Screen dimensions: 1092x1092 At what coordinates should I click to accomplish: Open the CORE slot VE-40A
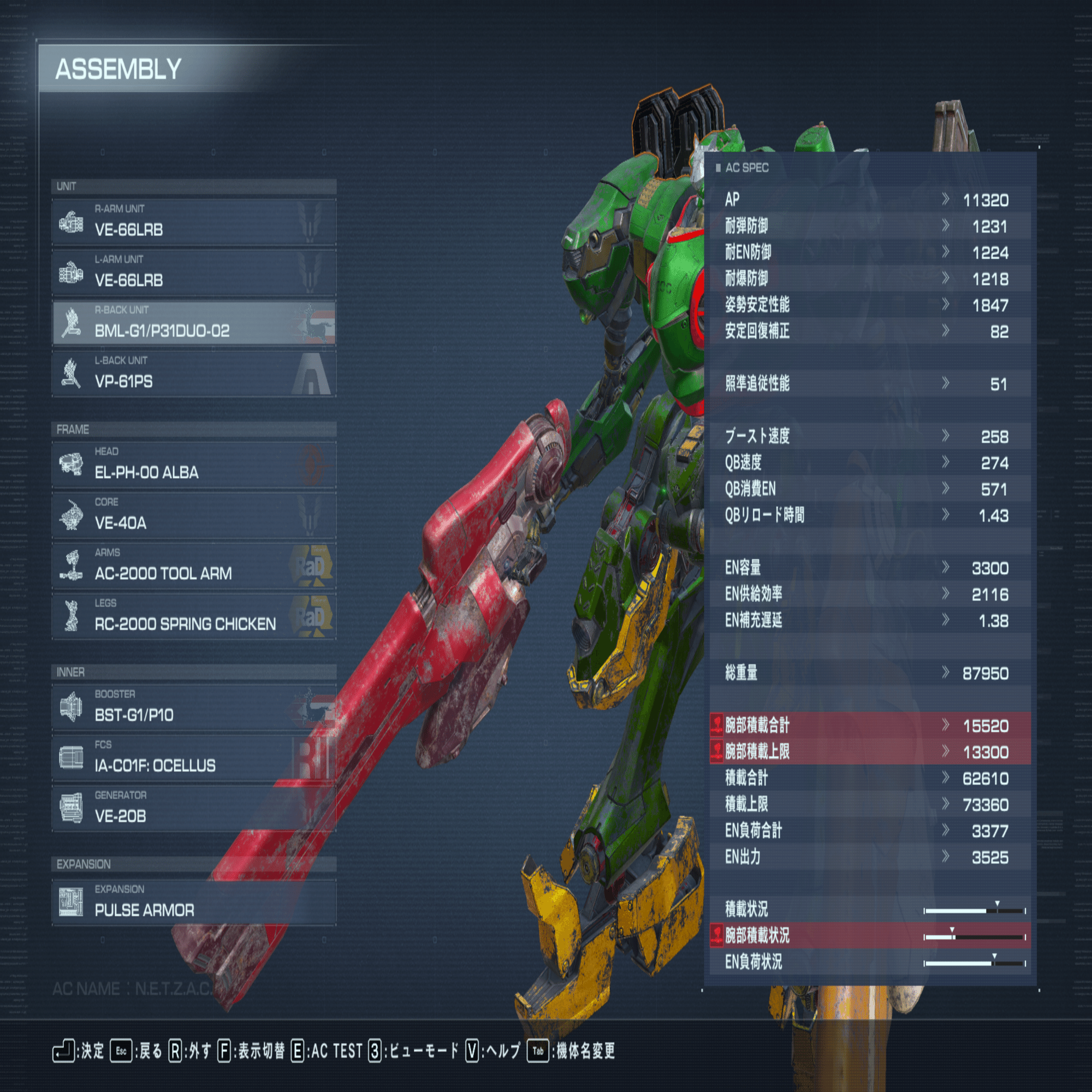coord(194,515)
